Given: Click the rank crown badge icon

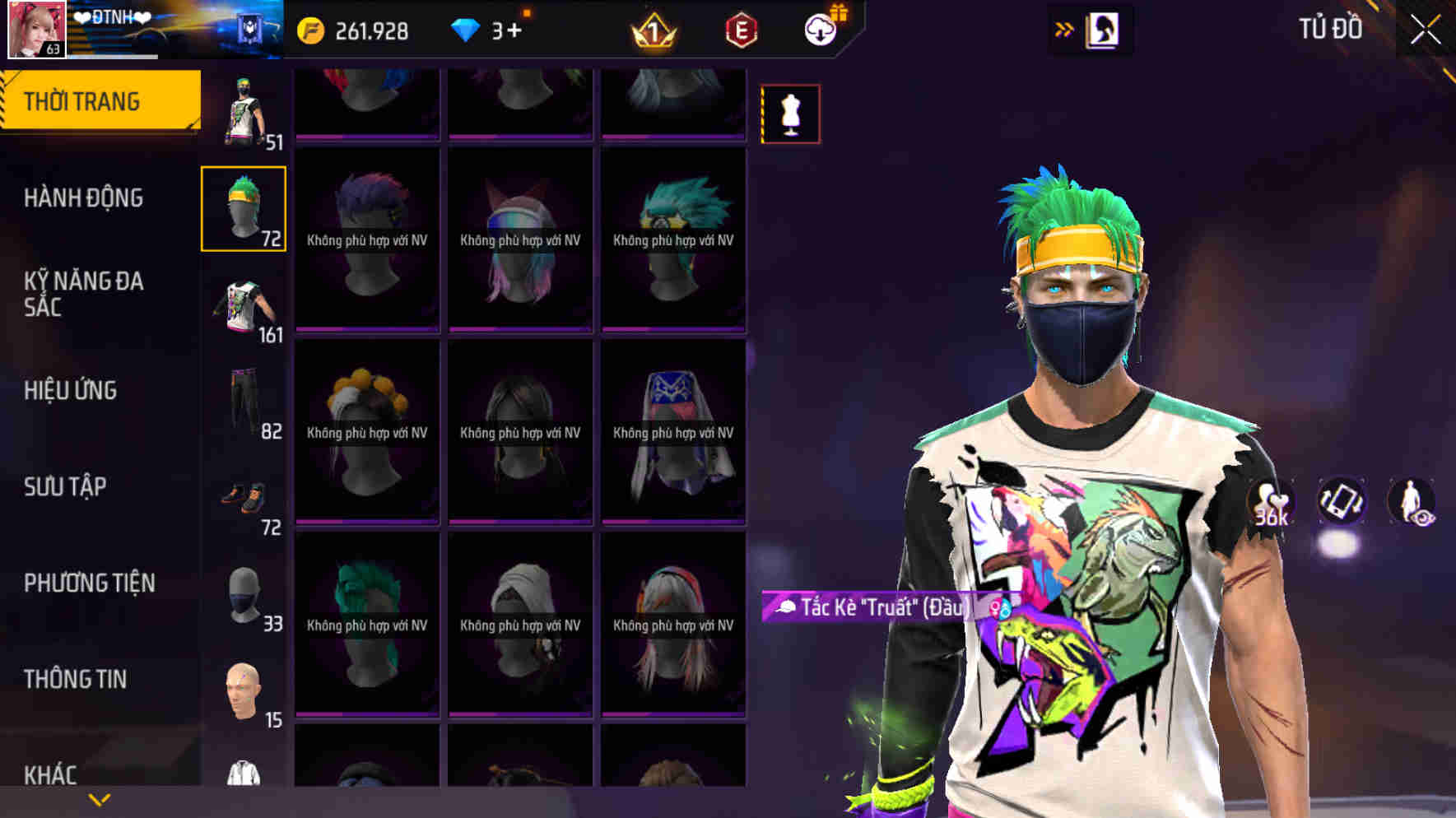Looking at the screenshot, I should (x=654, y=30).
